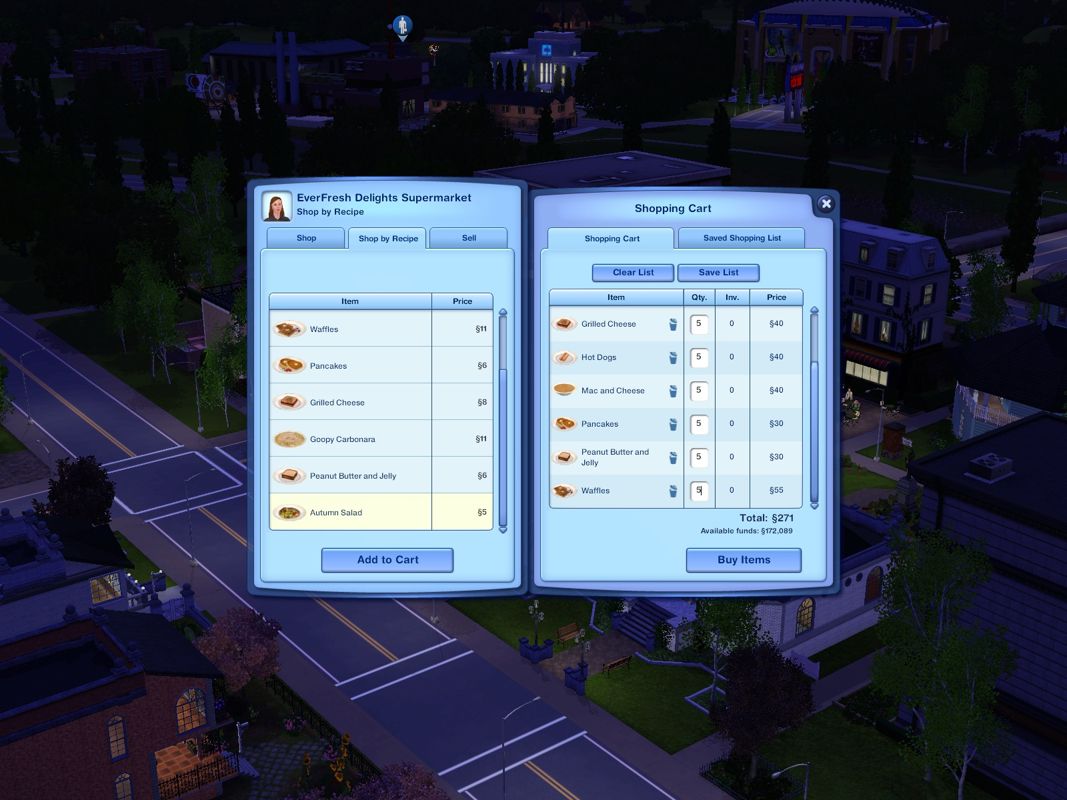The width and height of the screenshot is (1067, 800).
Task: Sort cart by Item column header
Action: (x=616, y=297)
